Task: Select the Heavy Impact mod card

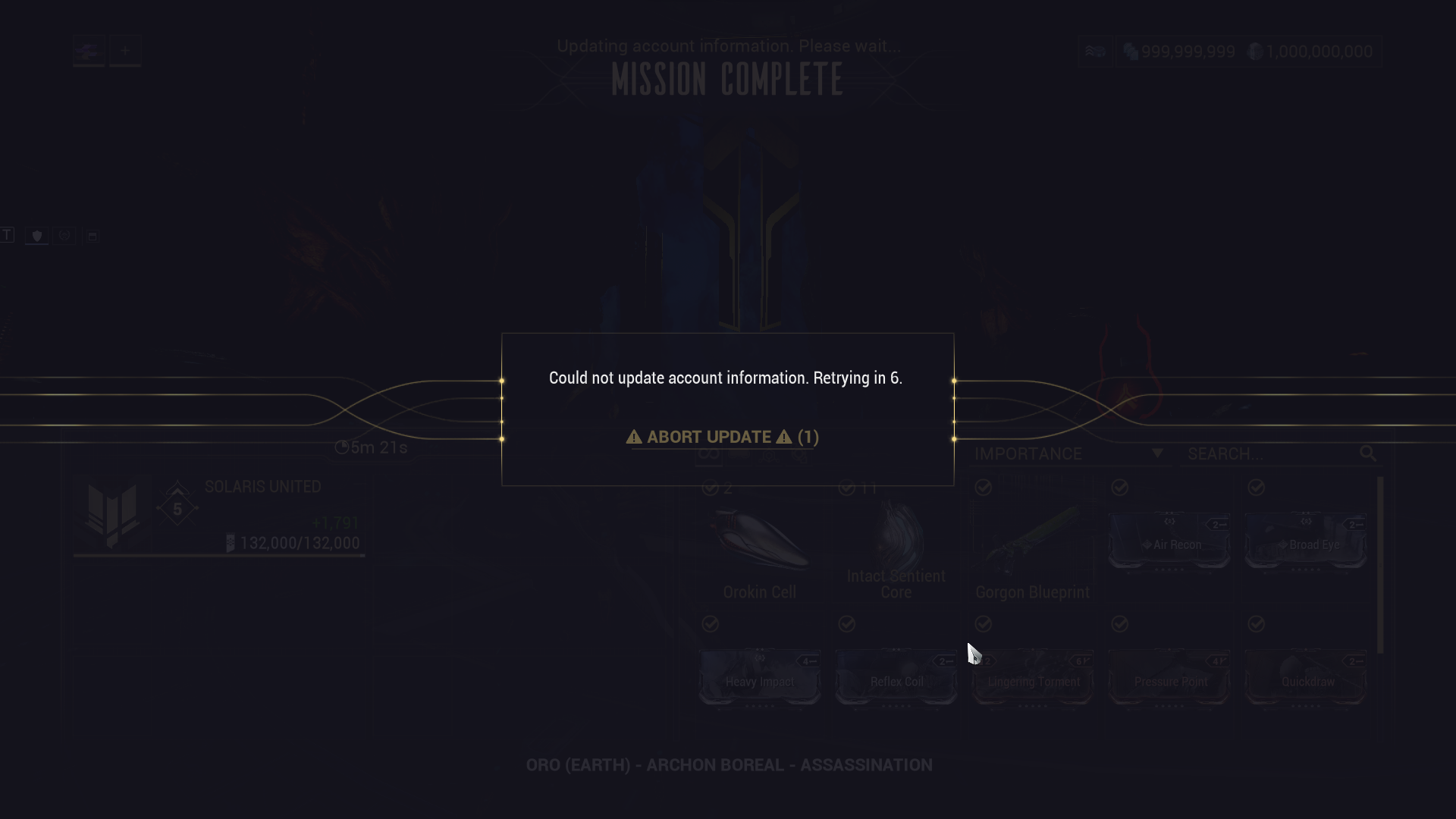Action: [759, 678]
